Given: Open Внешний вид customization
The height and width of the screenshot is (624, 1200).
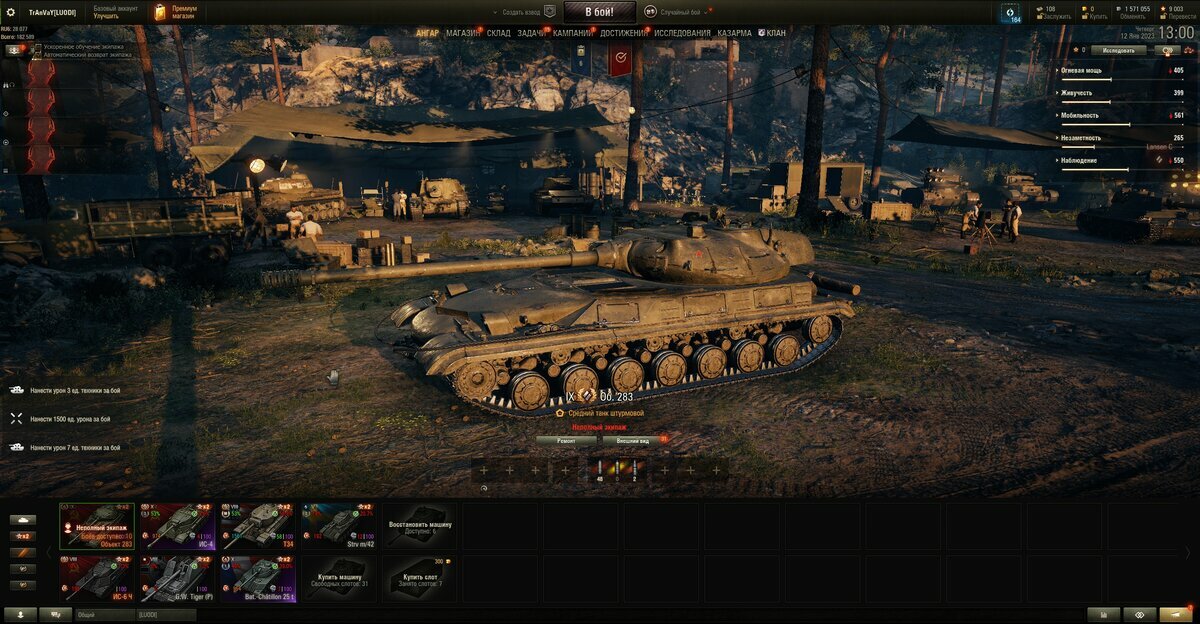Looking at the screenshot, I should point(632,439).
